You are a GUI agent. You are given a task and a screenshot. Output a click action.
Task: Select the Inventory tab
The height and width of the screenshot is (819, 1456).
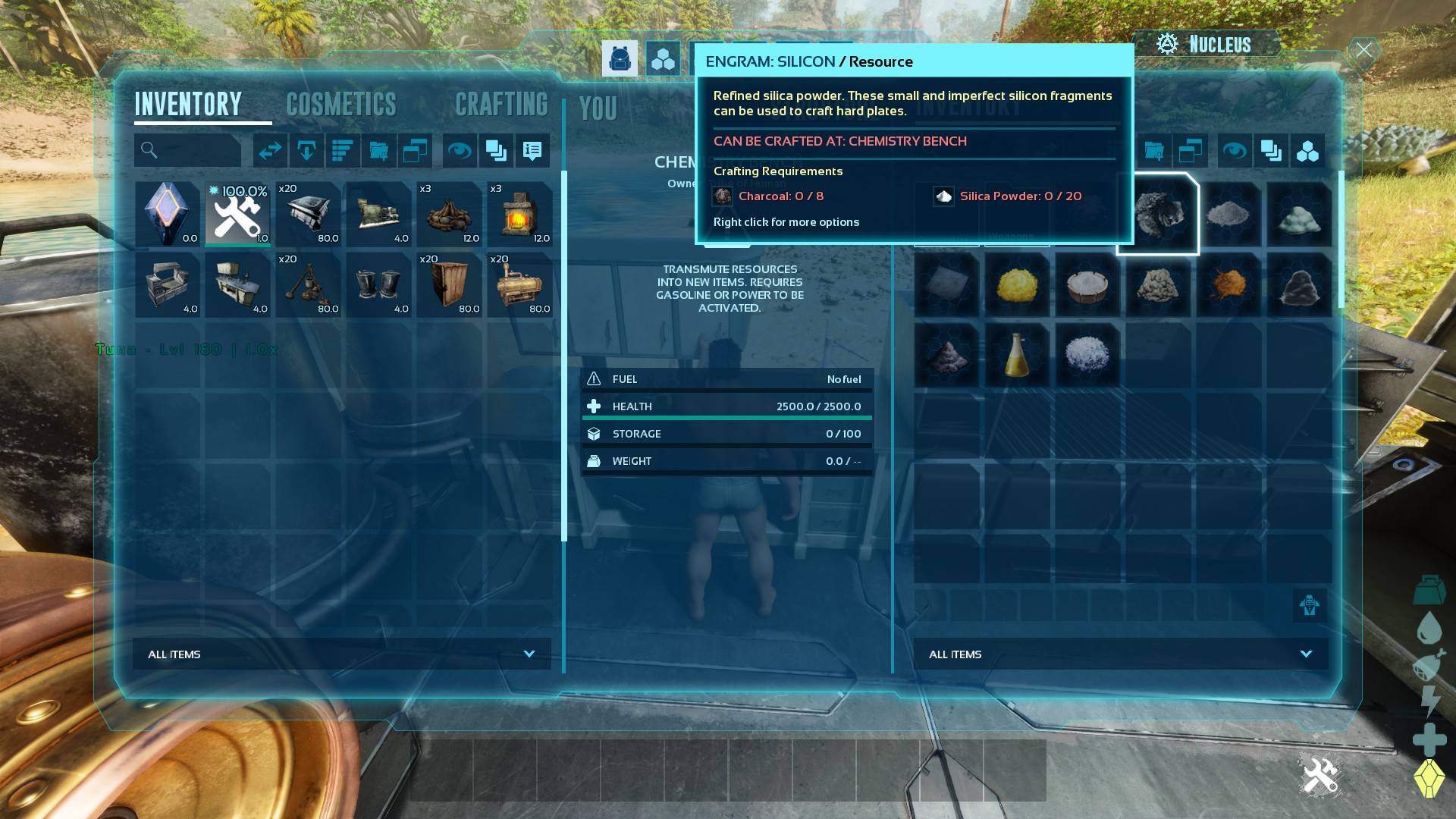click(188, 105)
